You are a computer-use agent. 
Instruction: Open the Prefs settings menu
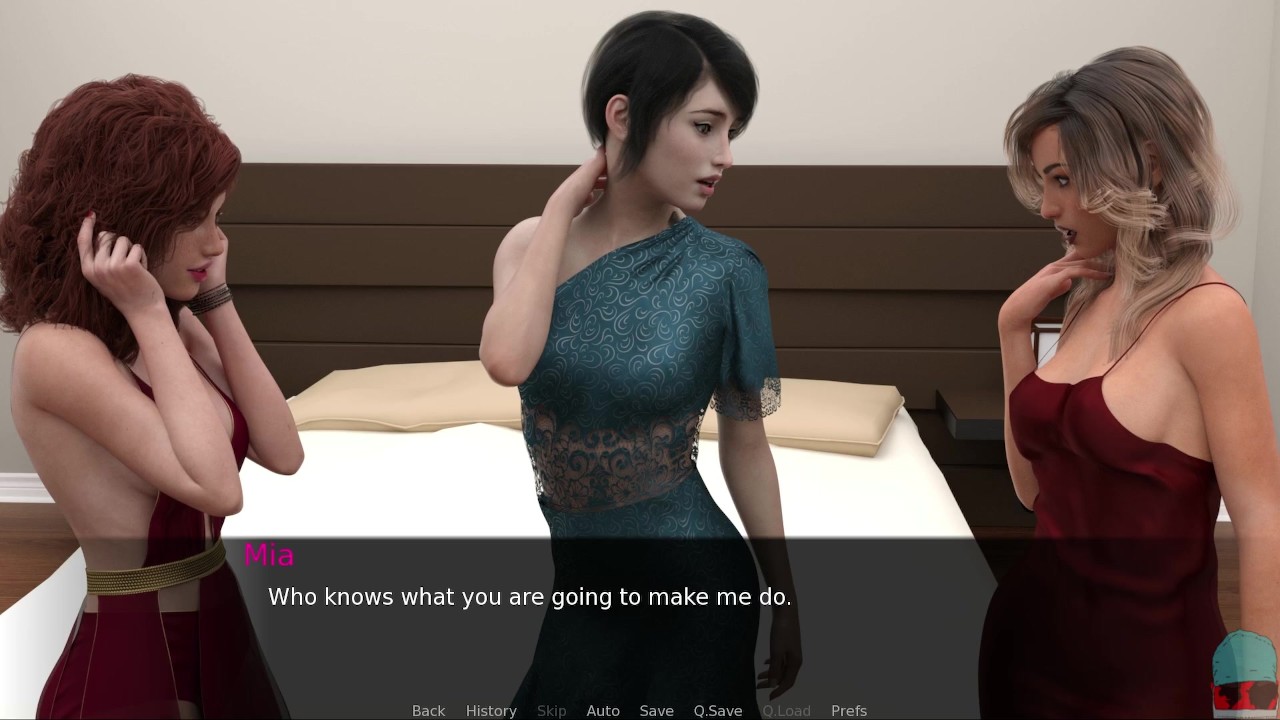click(849, 711)
